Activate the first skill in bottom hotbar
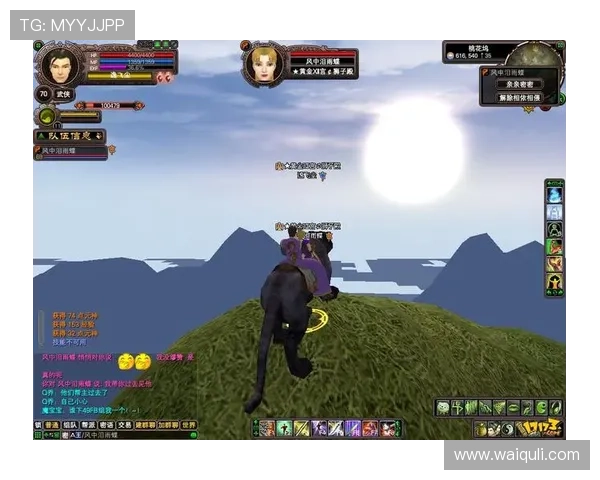 [268, 428]
